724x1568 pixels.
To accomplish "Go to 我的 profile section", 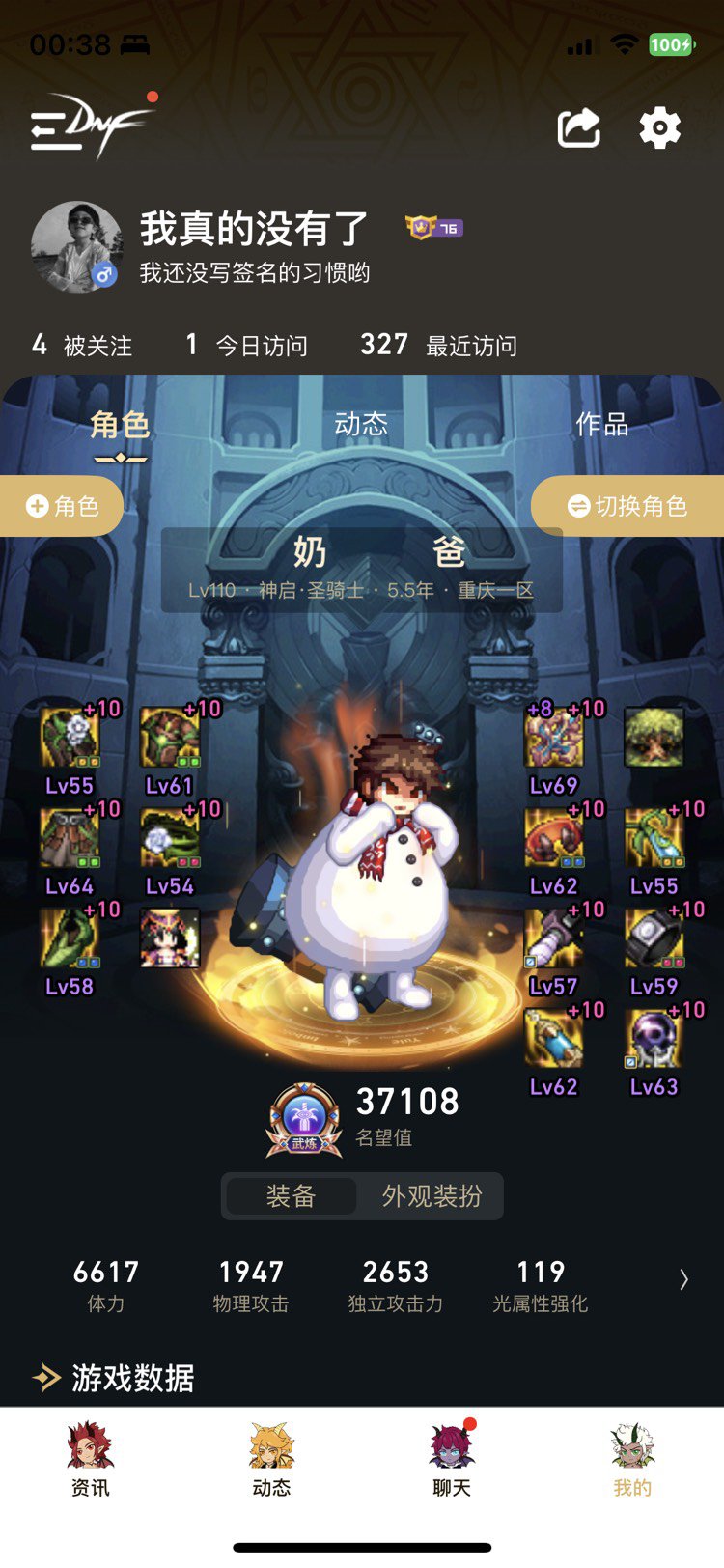I will 632,1458.
